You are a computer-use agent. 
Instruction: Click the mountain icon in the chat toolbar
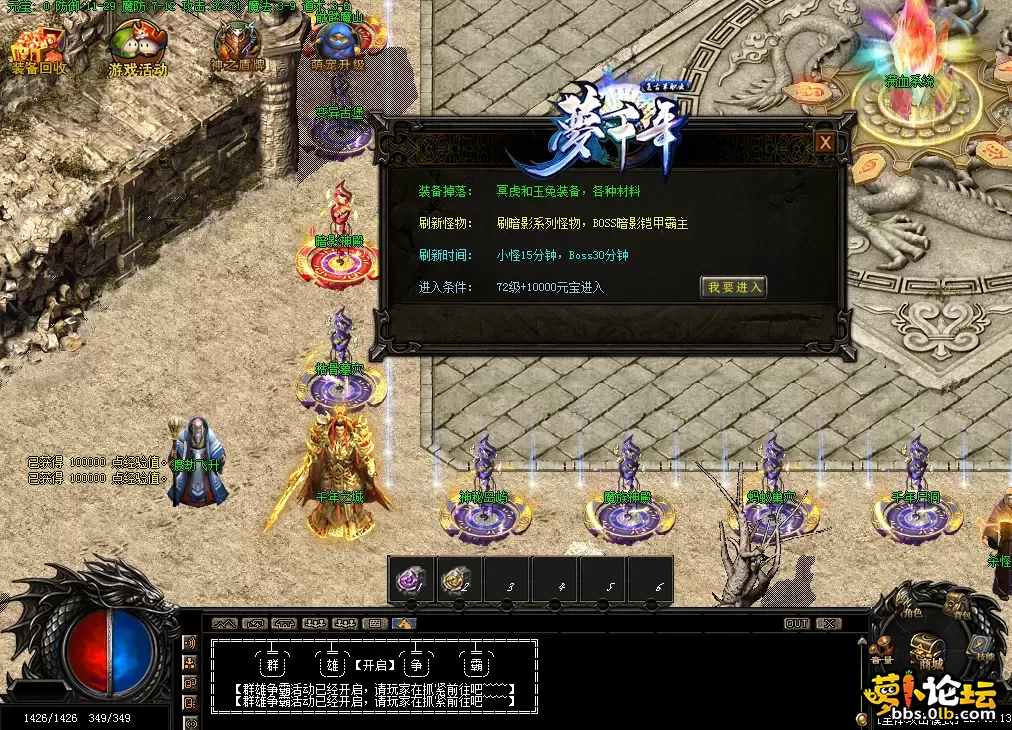pos(225,623)
